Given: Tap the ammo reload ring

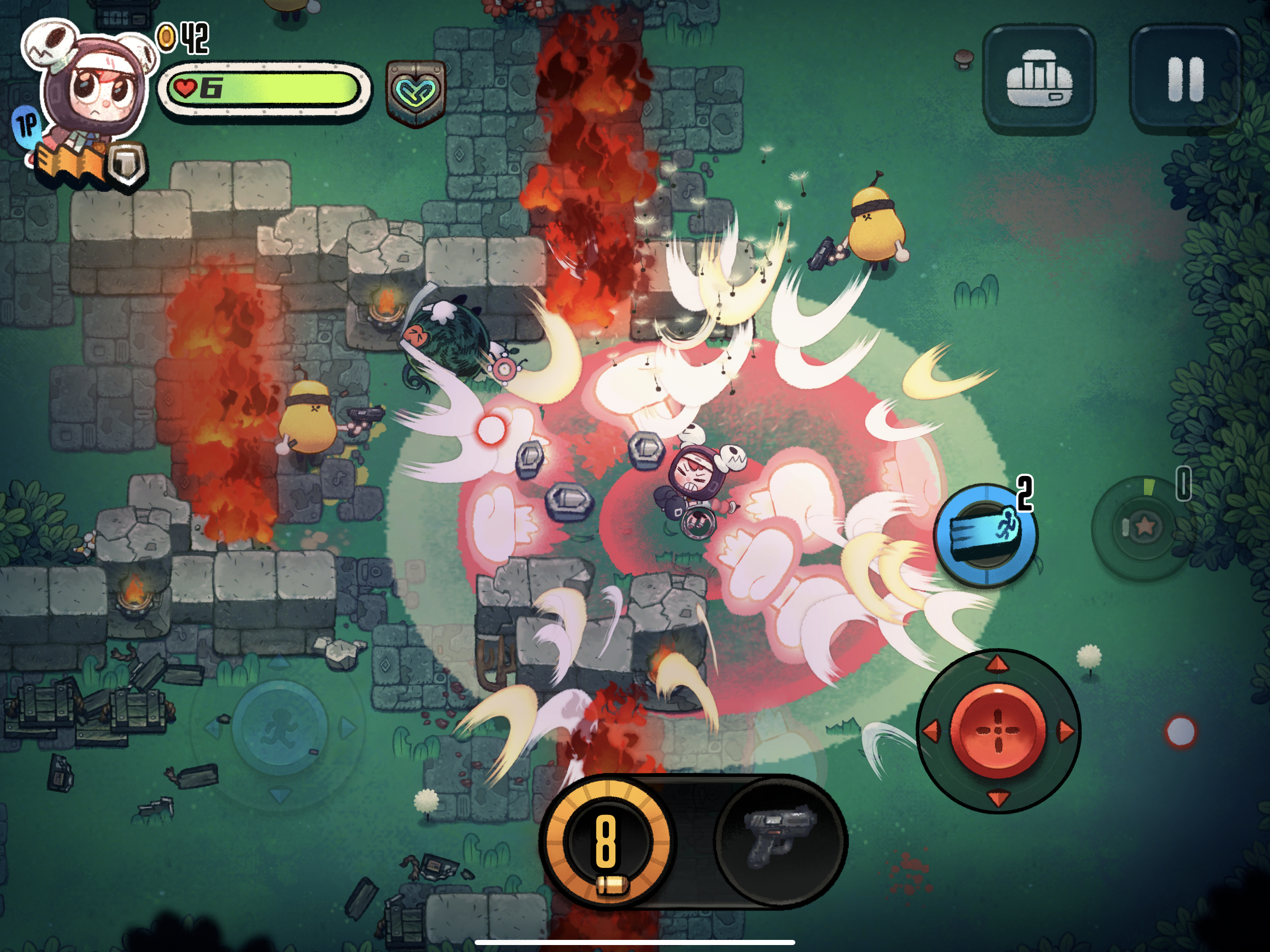Looking at the screenshot, I should pos(607,841).
